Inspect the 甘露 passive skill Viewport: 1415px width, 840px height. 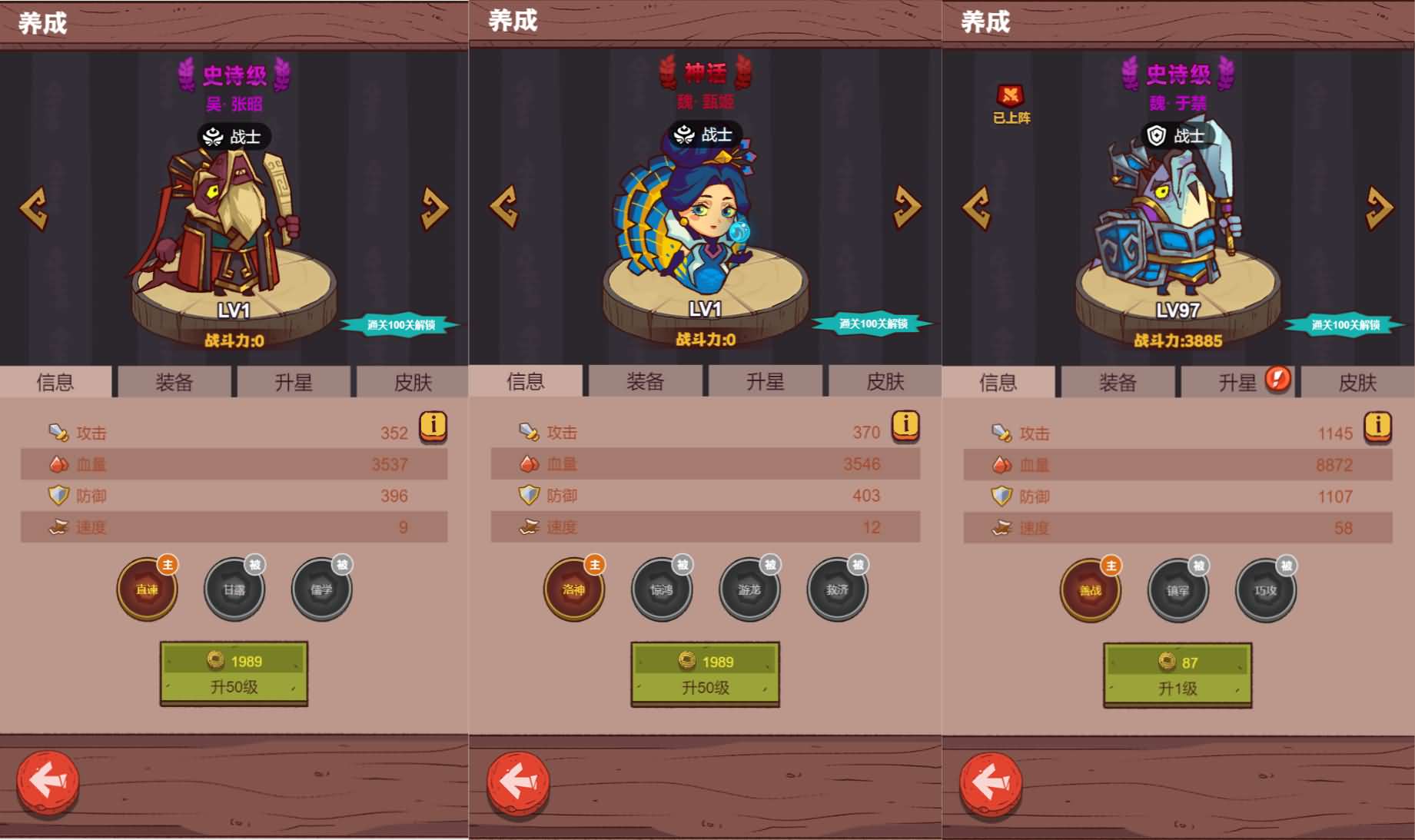(x=234, y=589)
